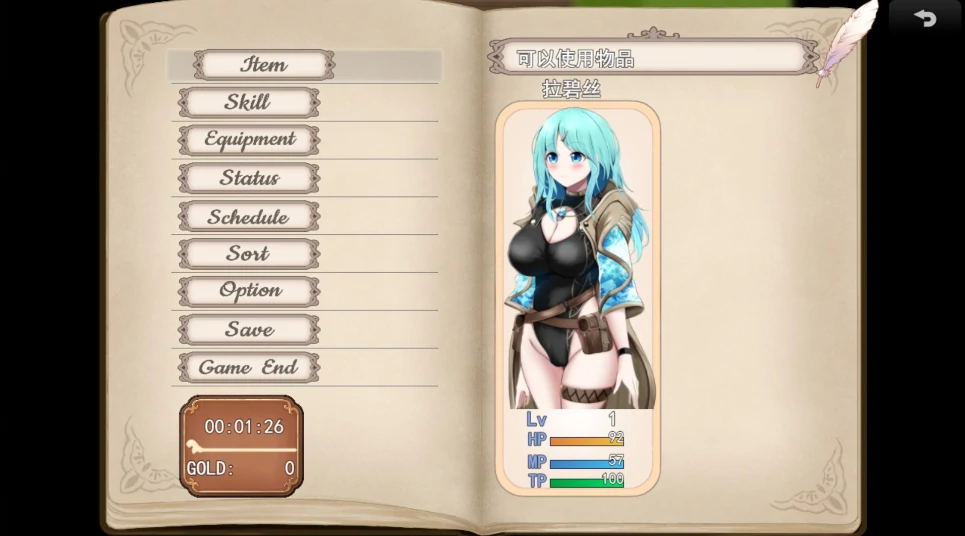Select the Skill menu entry
Screen dimensions: 965x536
coord(248,102)
